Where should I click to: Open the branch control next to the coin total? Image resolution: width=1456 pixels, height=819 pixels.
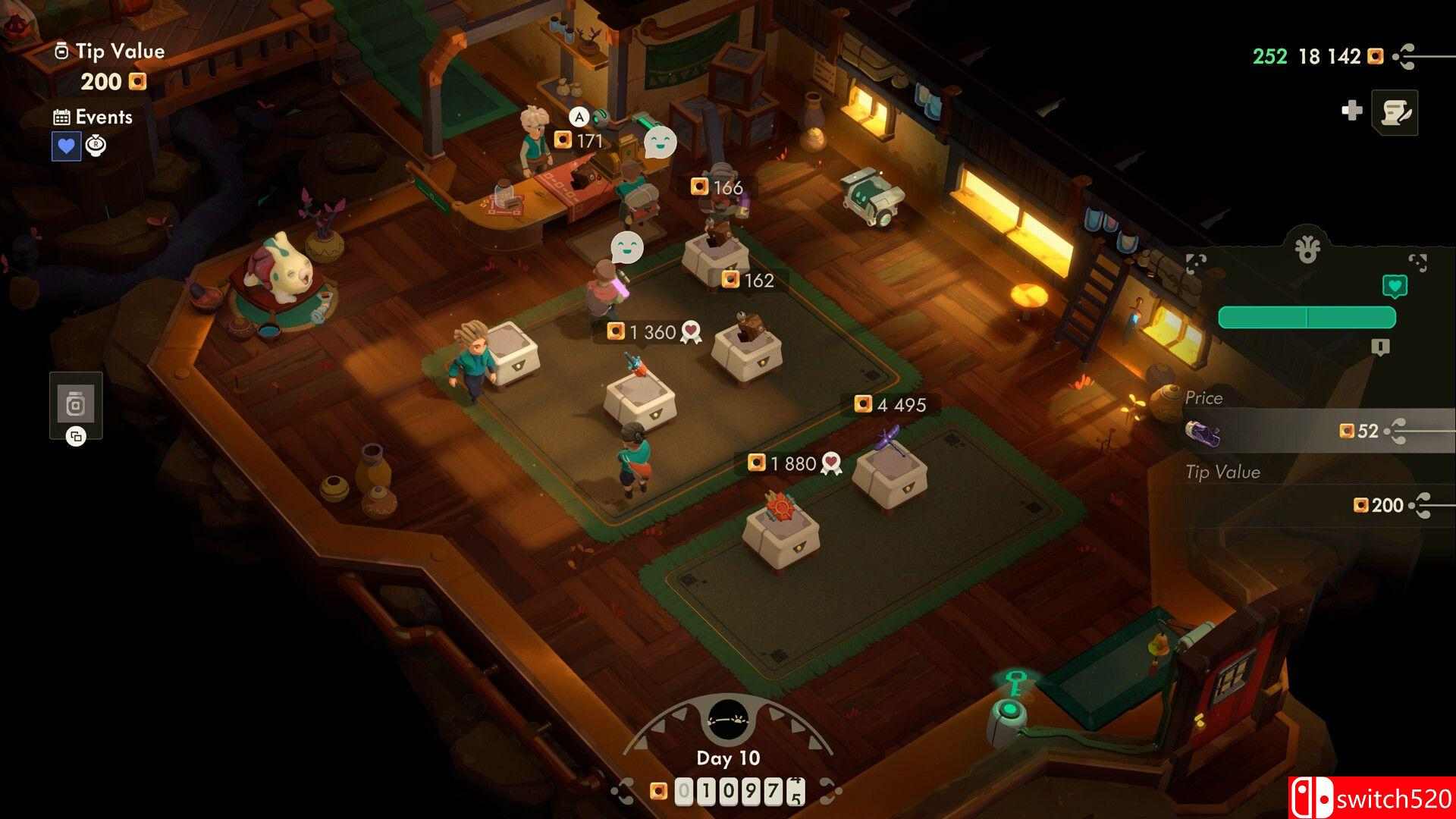pos(1404,56)
